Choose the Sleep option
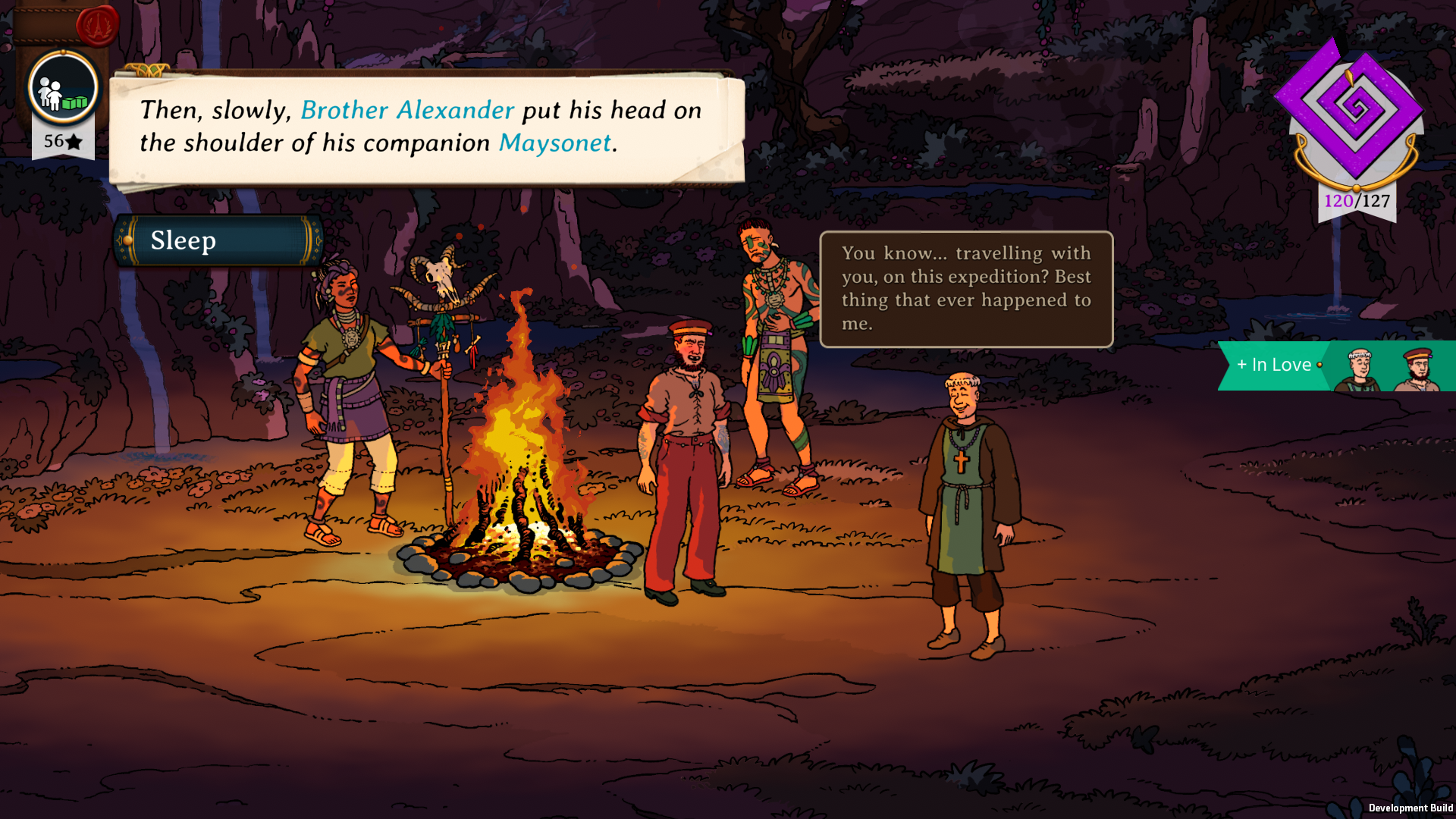Screen dimensions: 1456x819 (218, 241)
